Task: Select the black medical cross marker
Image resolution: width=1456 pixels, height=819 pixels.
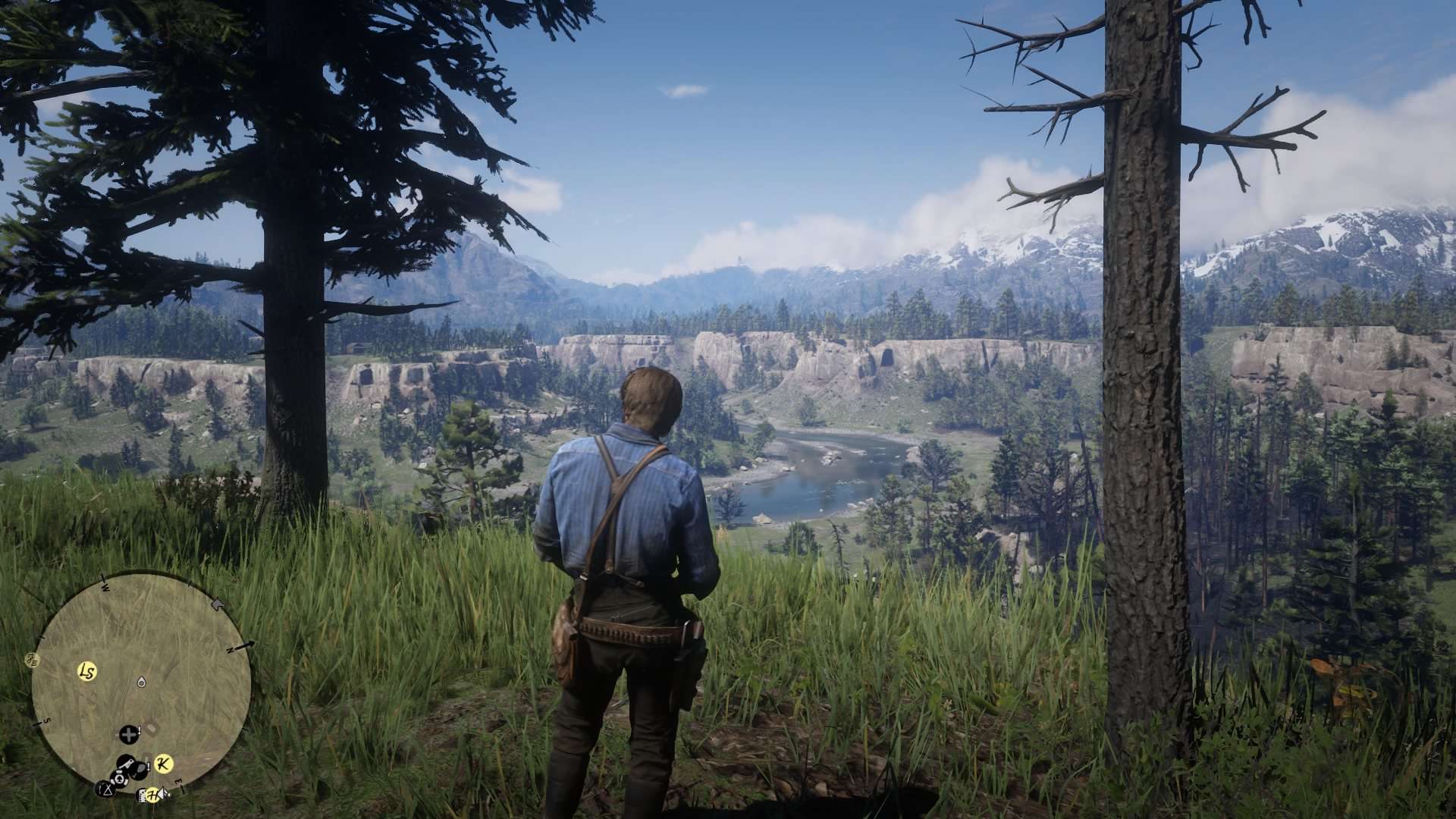Action: pyautogui.click(x=129, y=734)
